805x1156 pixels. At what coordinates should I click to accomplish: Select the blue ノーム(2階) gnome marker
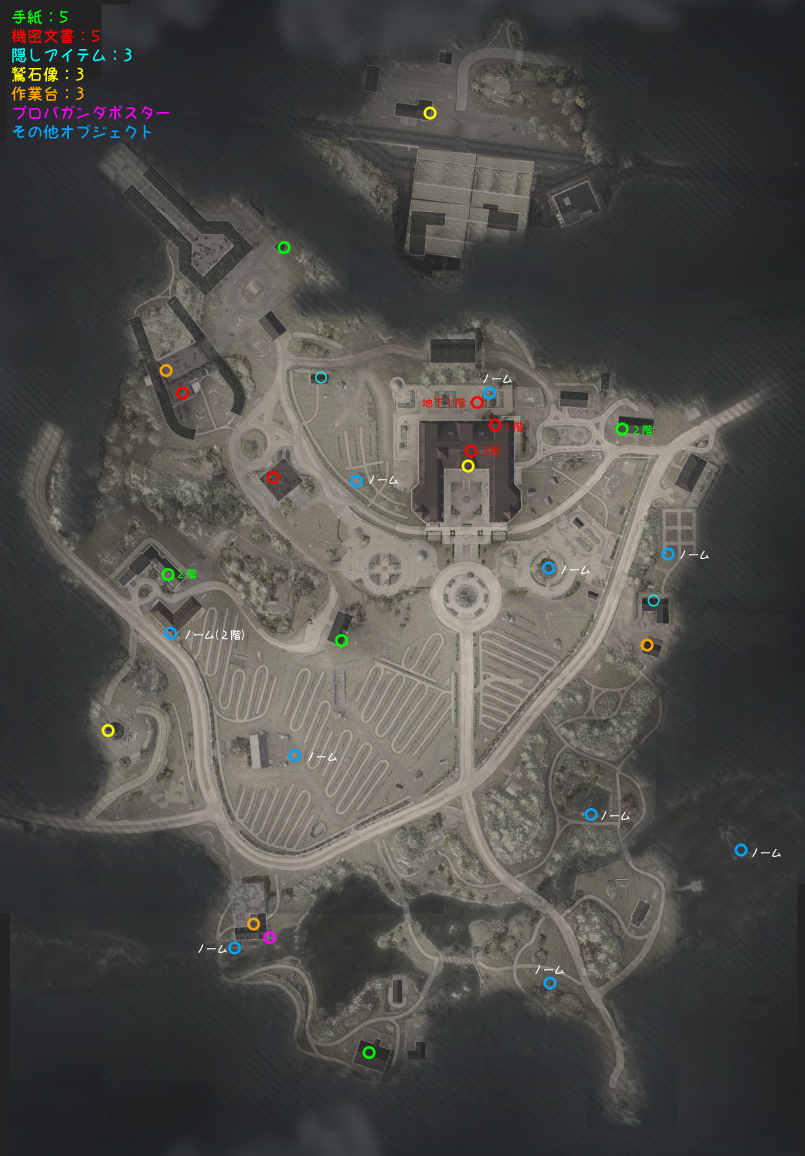pyautogui.click(x=171, y=633)
